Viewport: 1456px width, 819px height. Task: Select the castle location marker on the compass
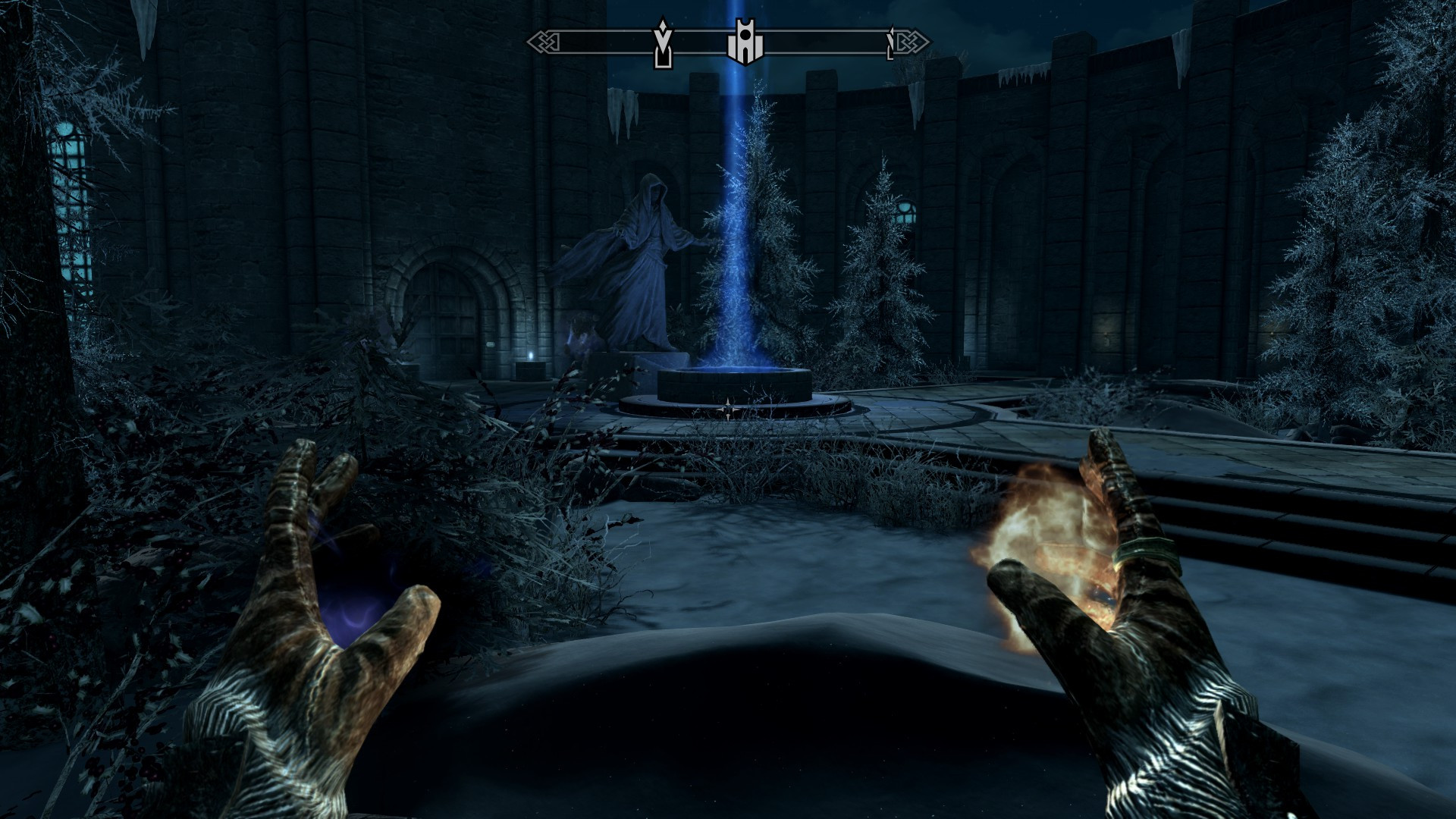click(745, 42)
